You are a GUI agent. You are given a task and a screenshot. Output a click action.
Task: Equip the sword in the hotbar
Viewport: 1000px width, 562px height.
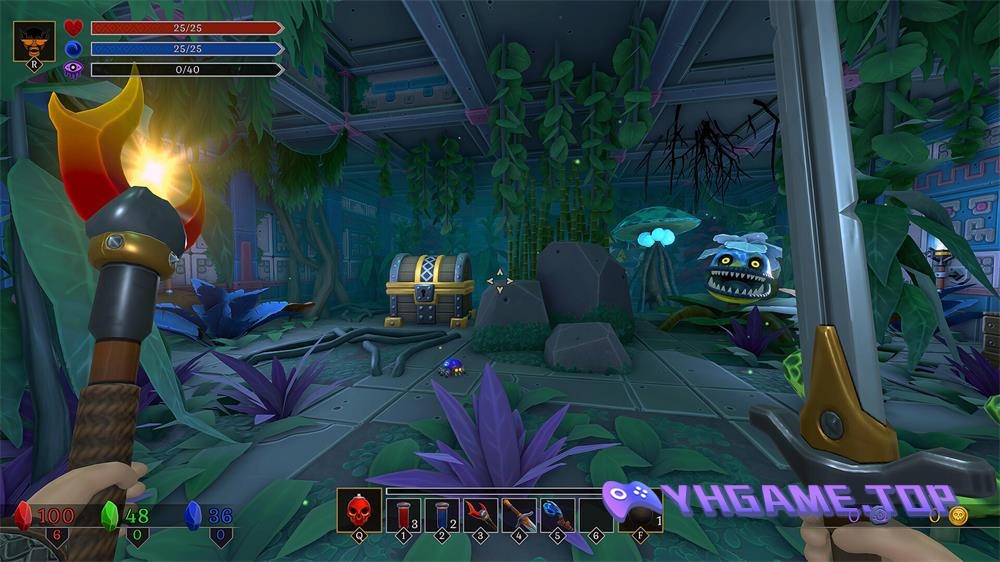point(519,514)
